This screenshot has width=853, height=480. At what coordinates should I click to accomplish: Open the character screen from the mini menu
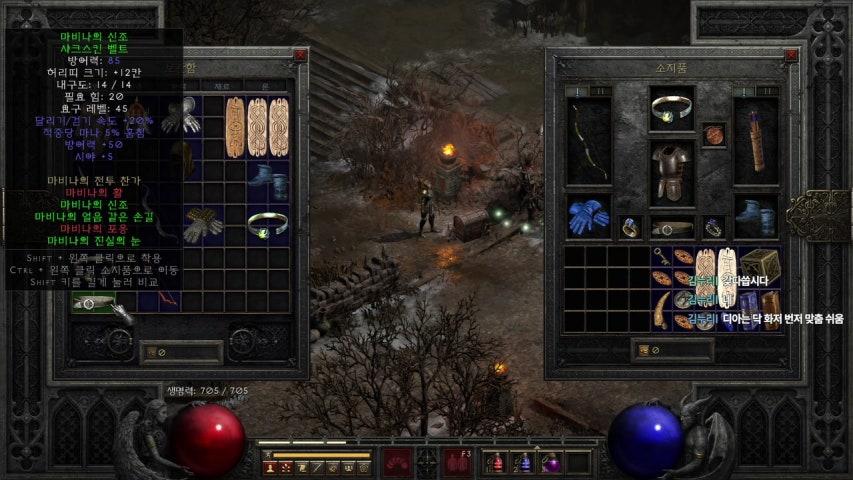point(269,467)
